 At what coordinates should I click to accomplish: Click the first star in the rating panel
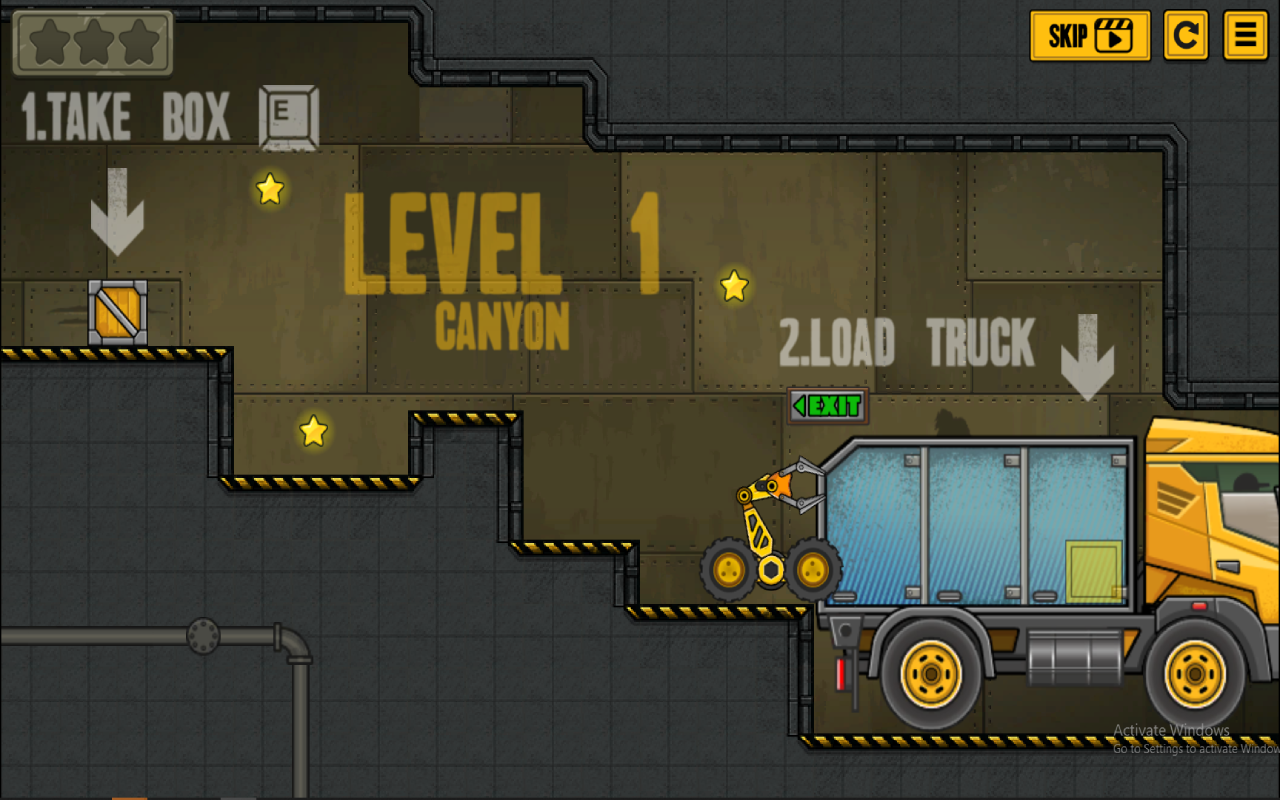[48, 42]
